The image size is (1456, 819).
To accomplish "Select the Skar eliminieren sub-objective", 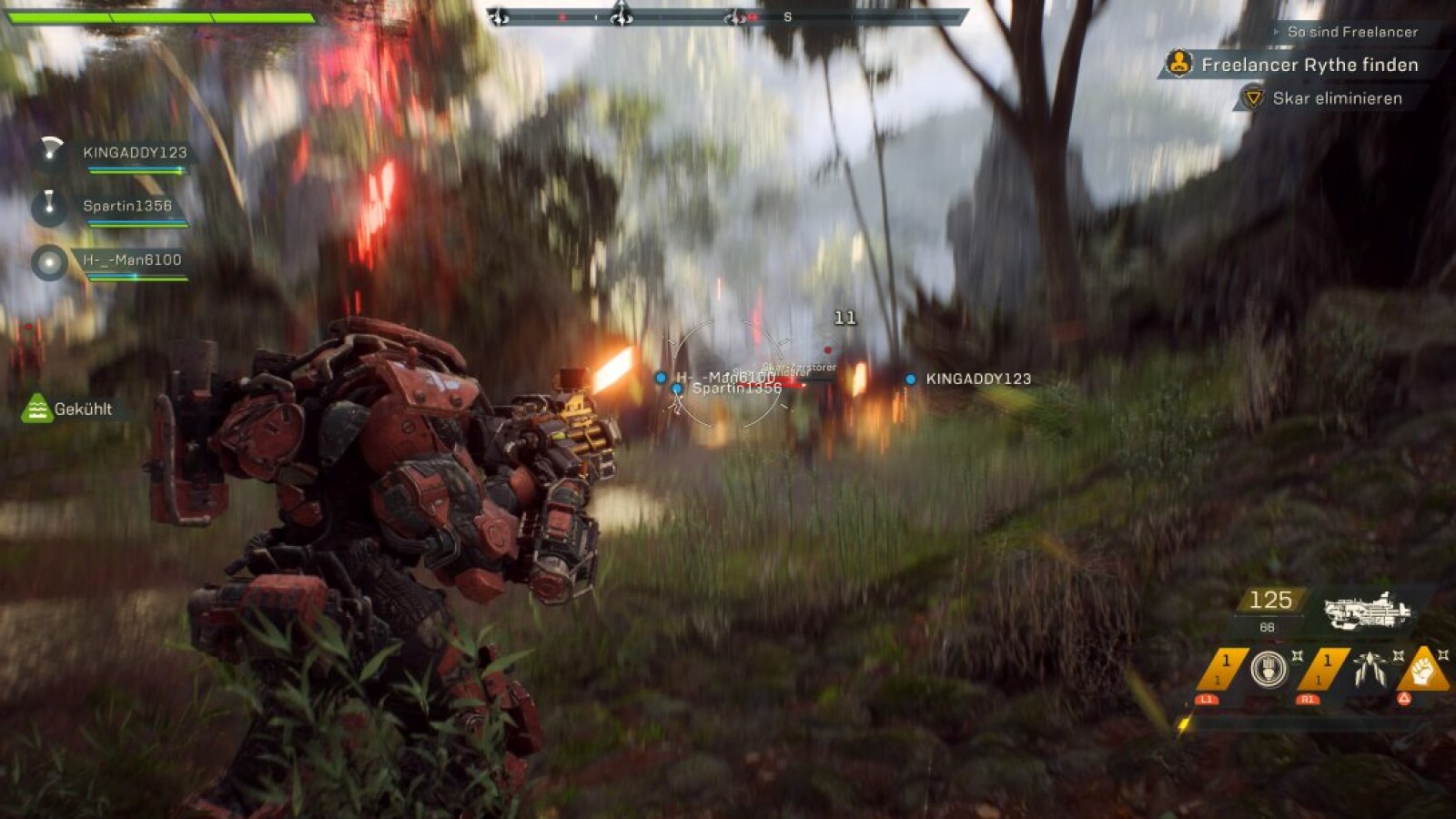I will pyautogui.click(x=1336, y=98).
